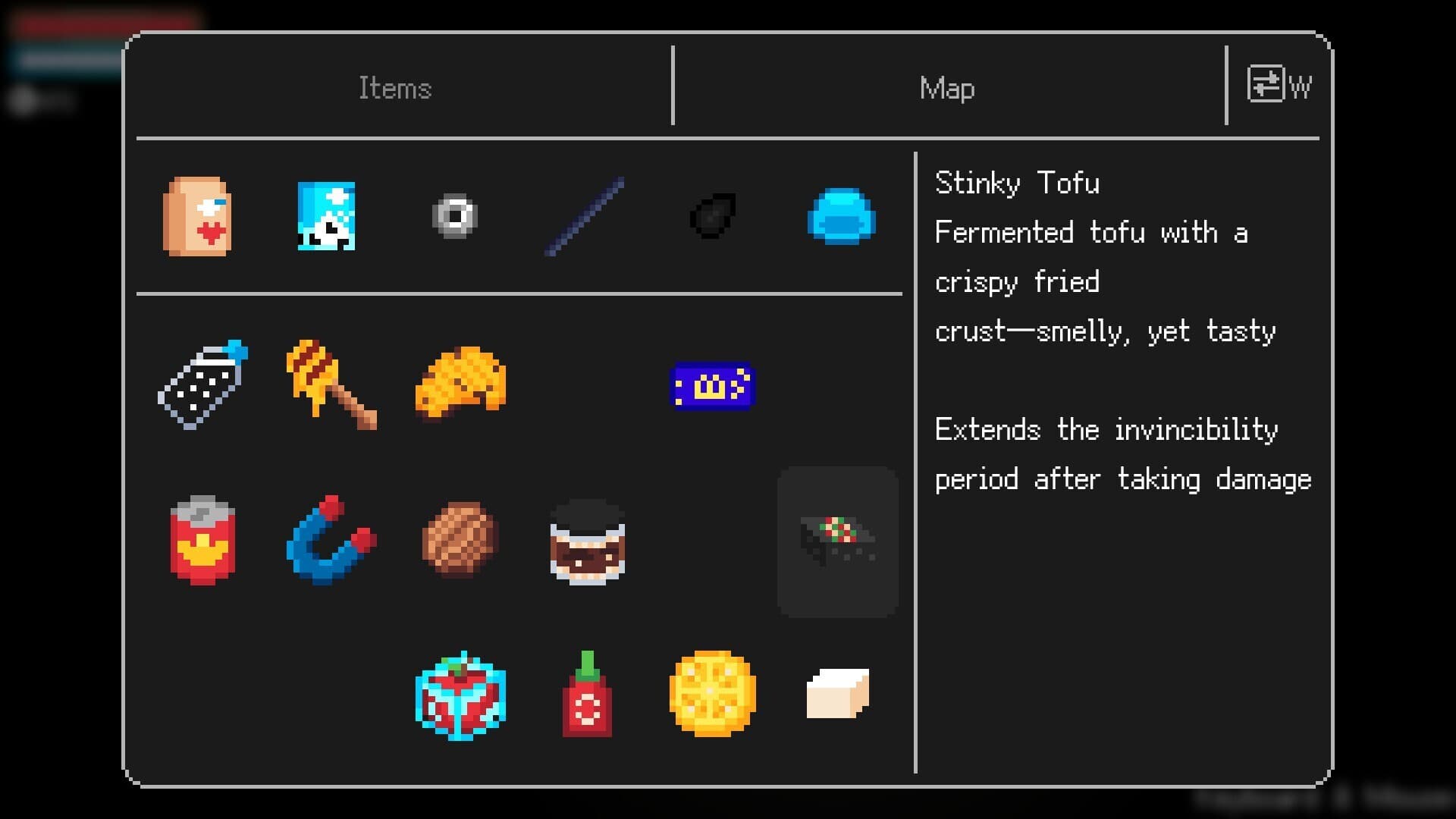Select the silver ring item
Image resolution: width=1456 pixels, height=819 pixels.
[x=455, y=218]
